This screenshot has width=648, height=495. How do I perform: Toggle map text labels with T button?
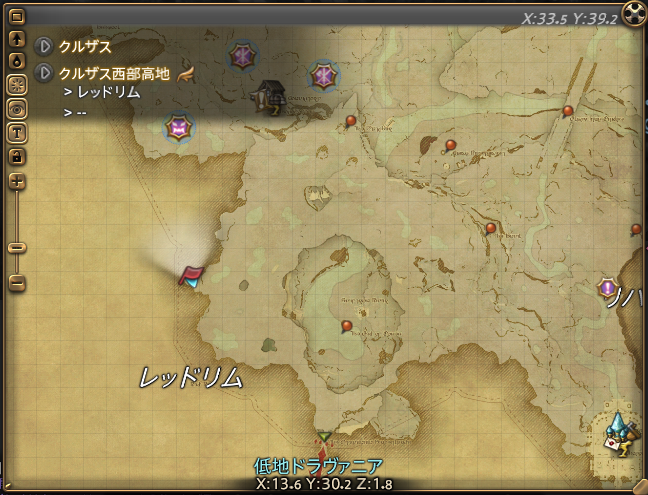[16, 132]
